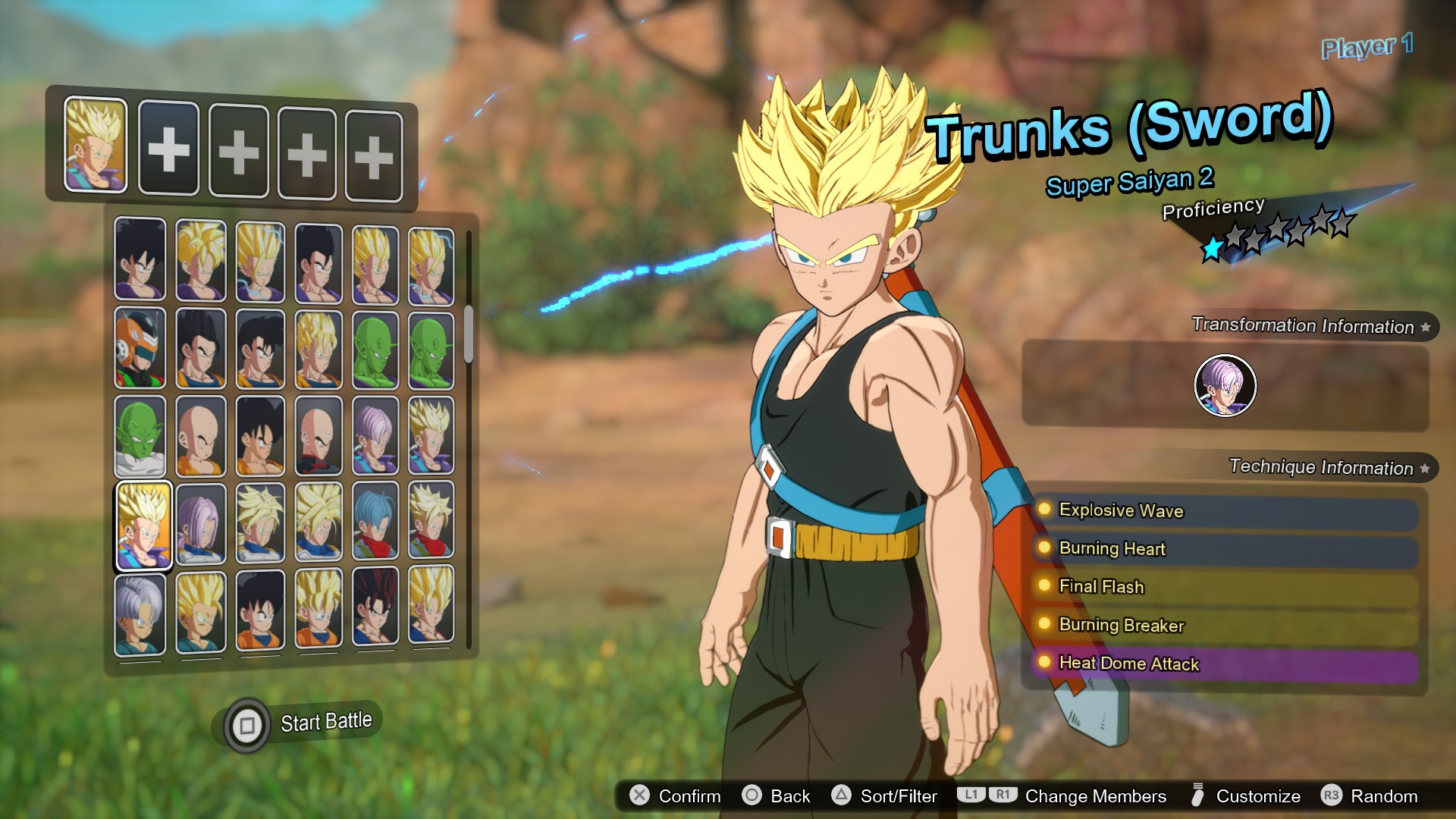1456x819 pixels.
Task: Click the character roster scrollbar
Action: coord(469,334)
